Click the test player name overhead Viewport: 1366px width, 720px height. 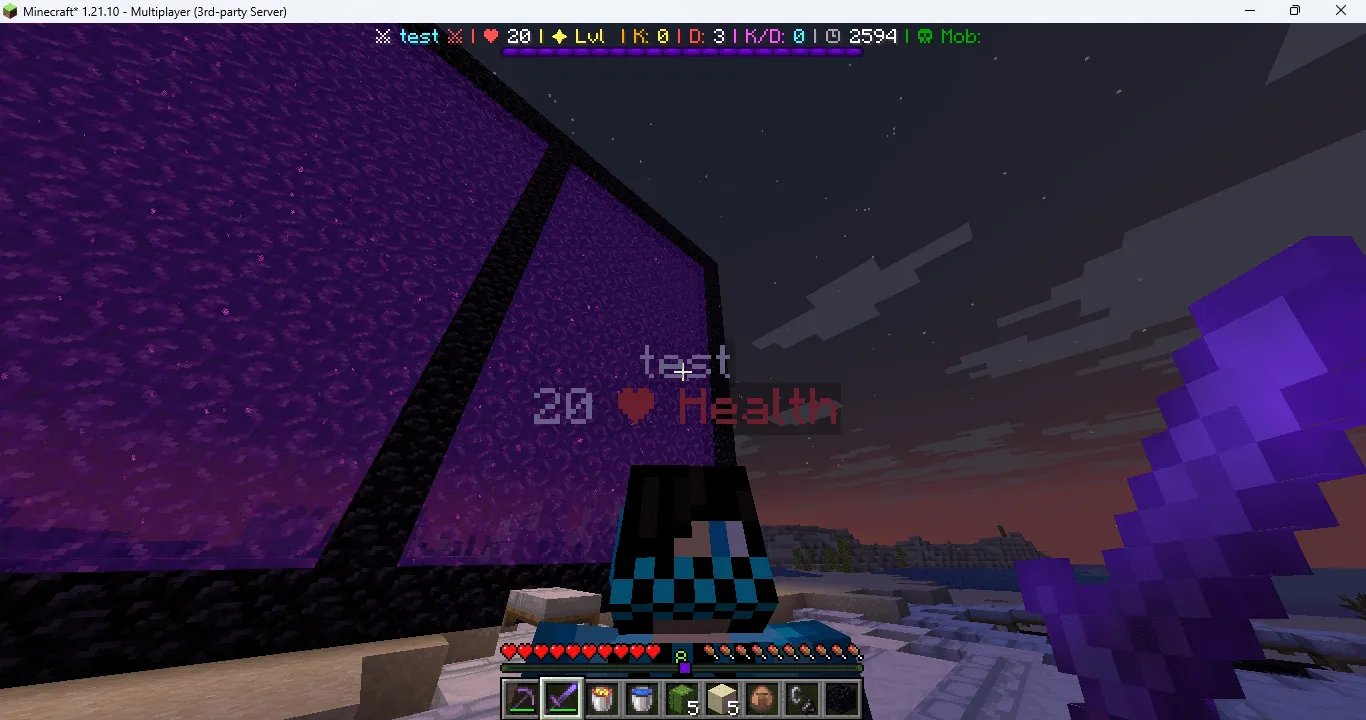(x=688, y=361)
